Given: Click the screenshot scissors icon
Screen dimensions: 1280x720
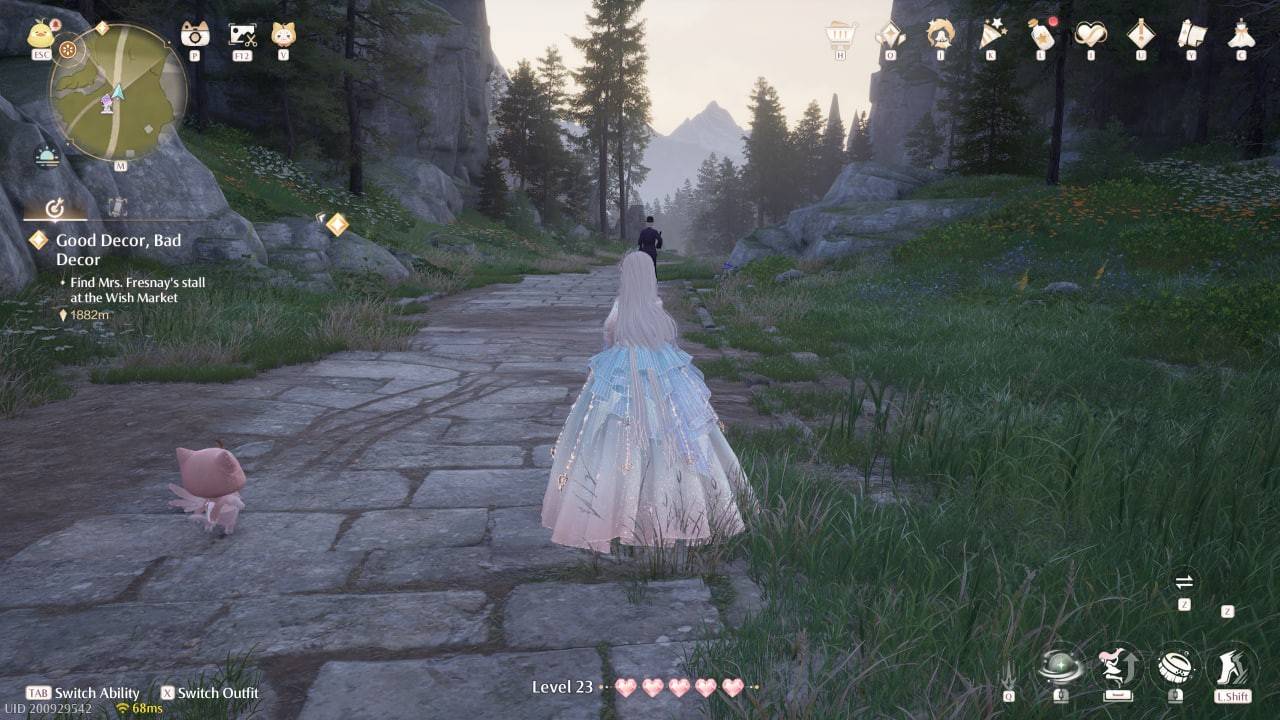Looking at the screenshot, I should (x=242, y=35).
